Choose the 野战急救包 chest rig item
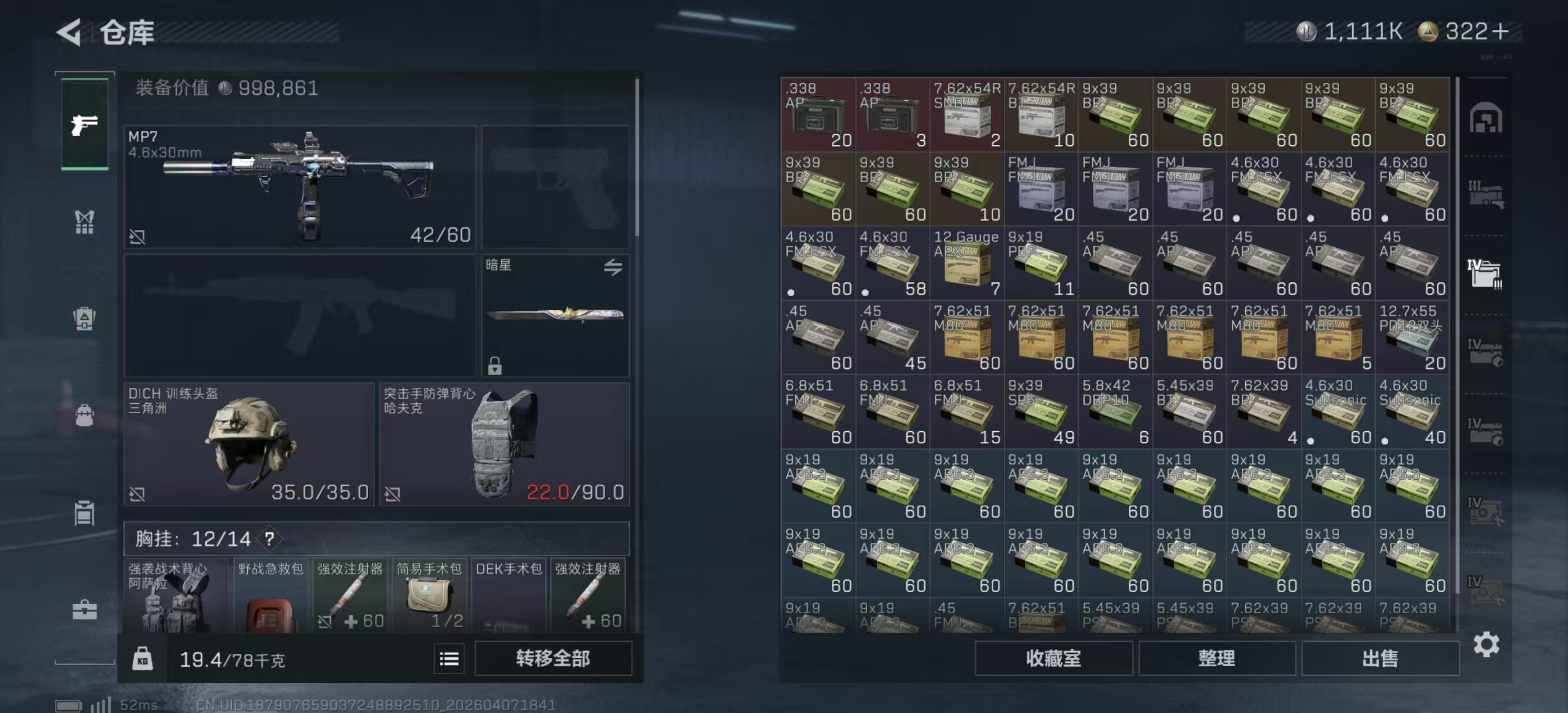This screenshot has width=1568, height=713. (x=270, y=595)
